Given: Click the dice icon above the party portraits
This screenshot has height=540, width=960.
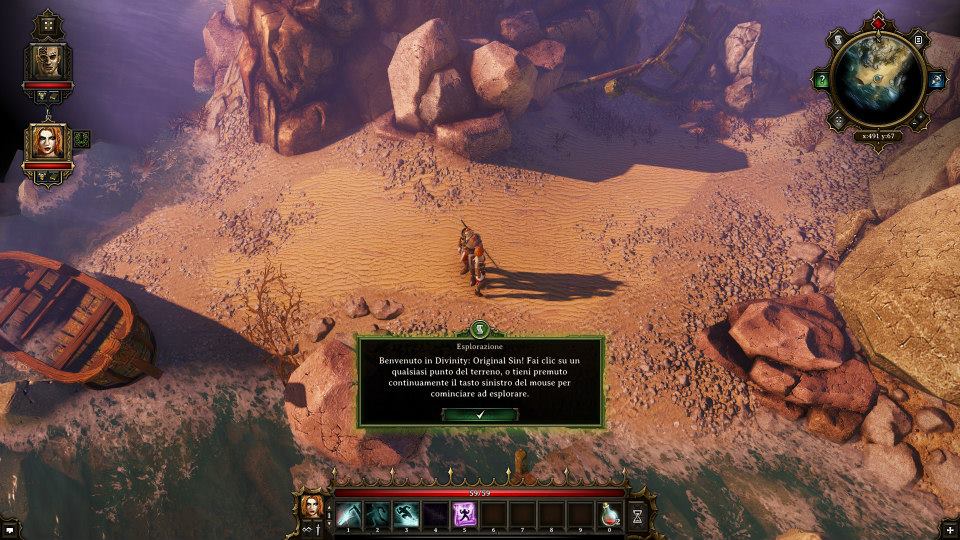Looking at the screenshot, I should tap(47, 24).
